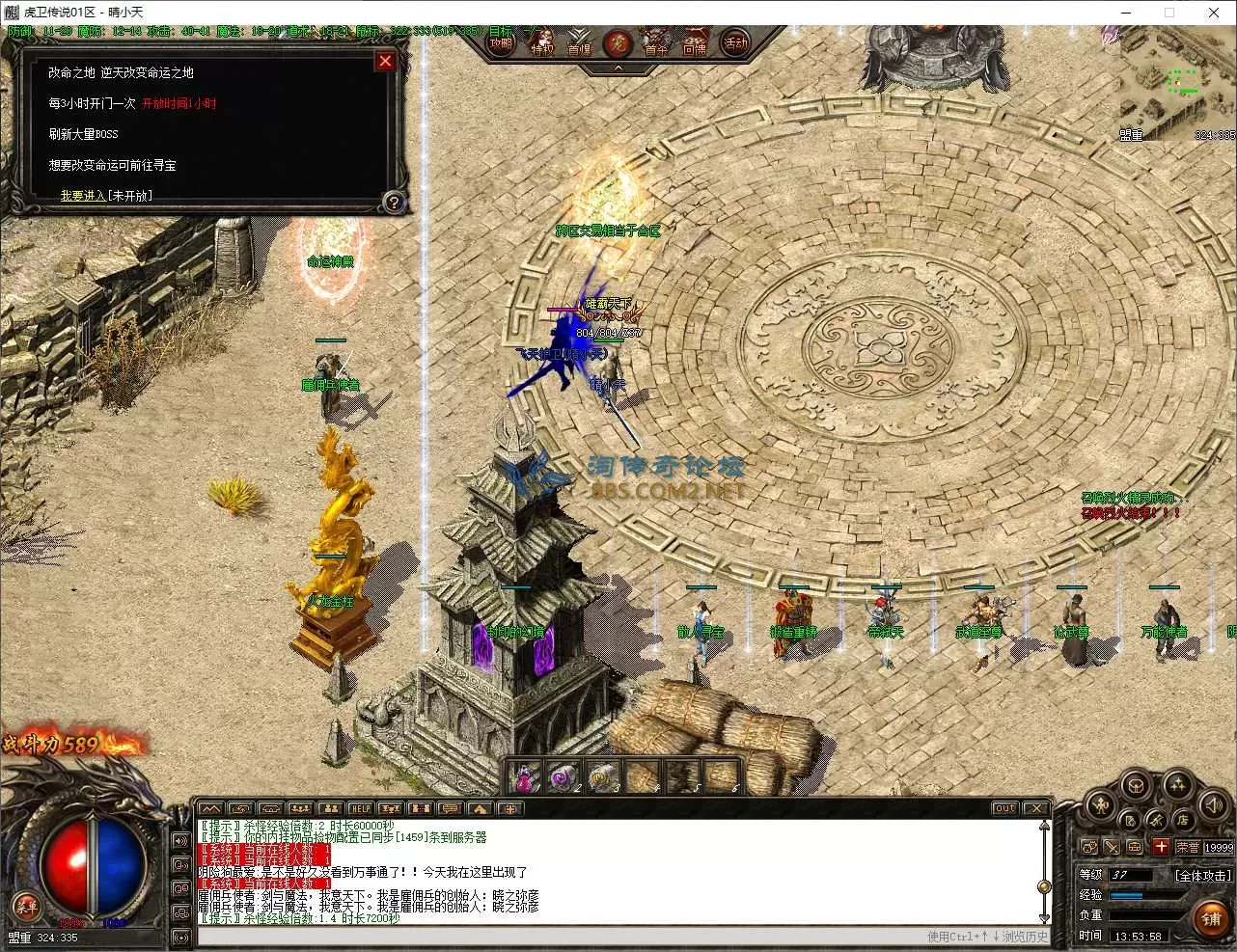Click the OUT button above chat
1237x952 pixels.
coord(1005,808)
